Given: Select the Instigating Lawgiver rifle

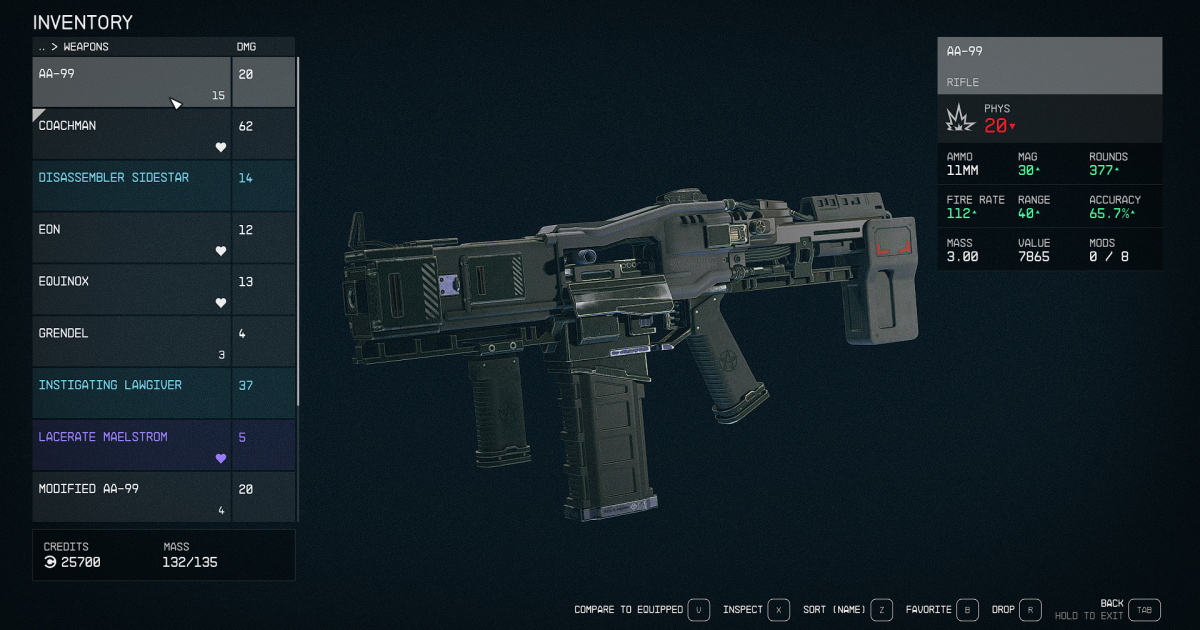Looking at the screenshot, I should click(x=132, y=393).
